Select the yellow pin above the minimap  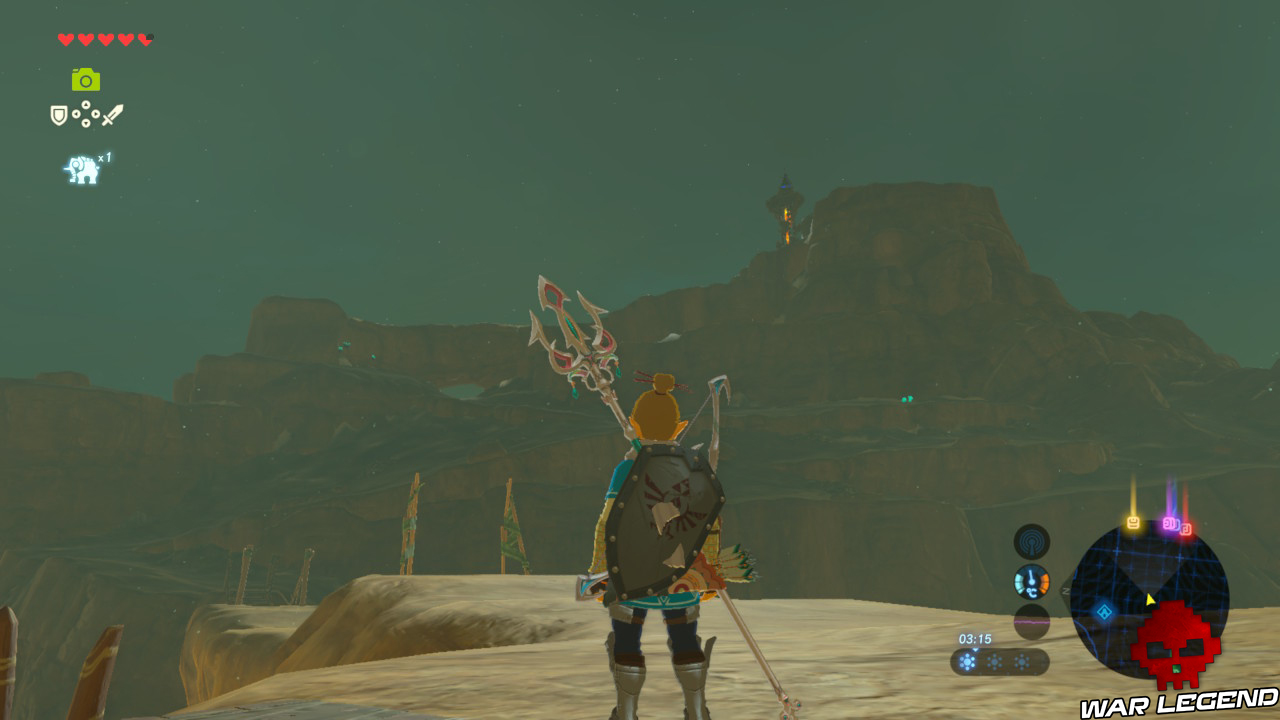(x=1133, y=521)
